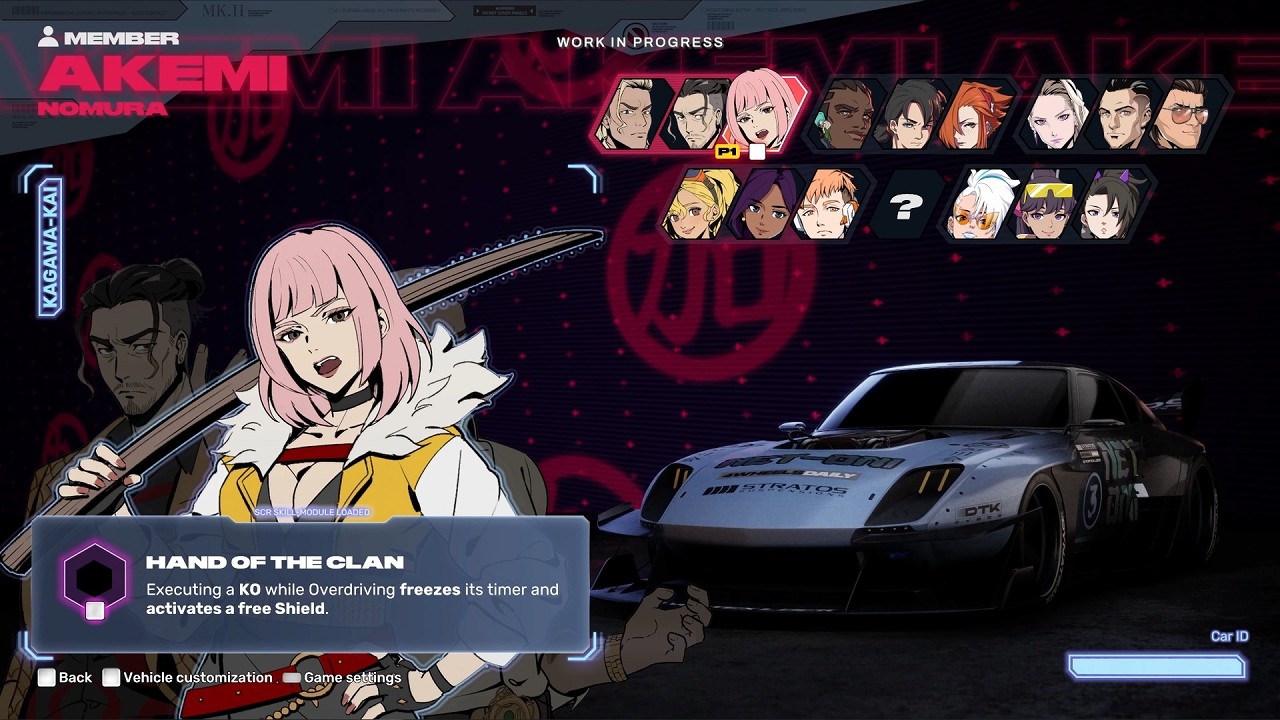
Task: Click the mystery "?" character slot
Action: [x=907, y=207]
